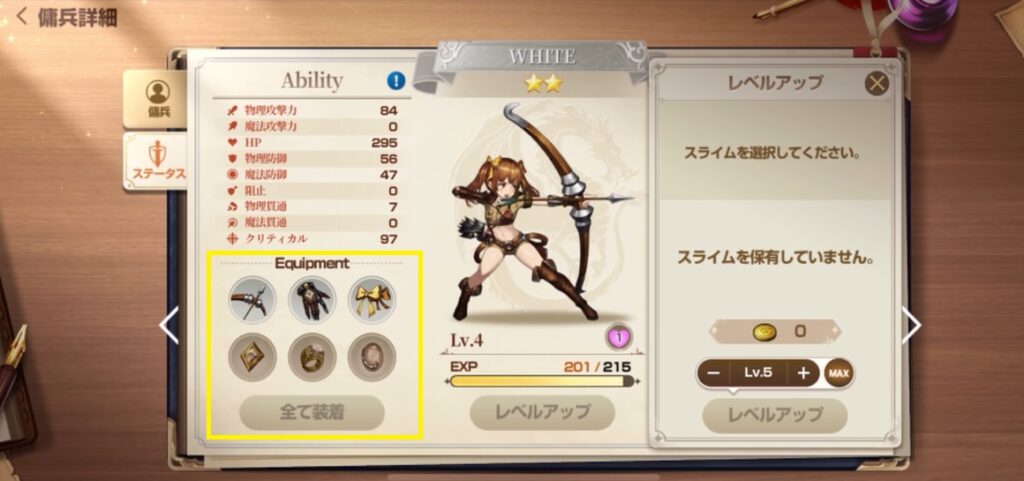1024x481 pixels.
Task: Select the bow weapon equipment slot
Action: pos(252,299)
